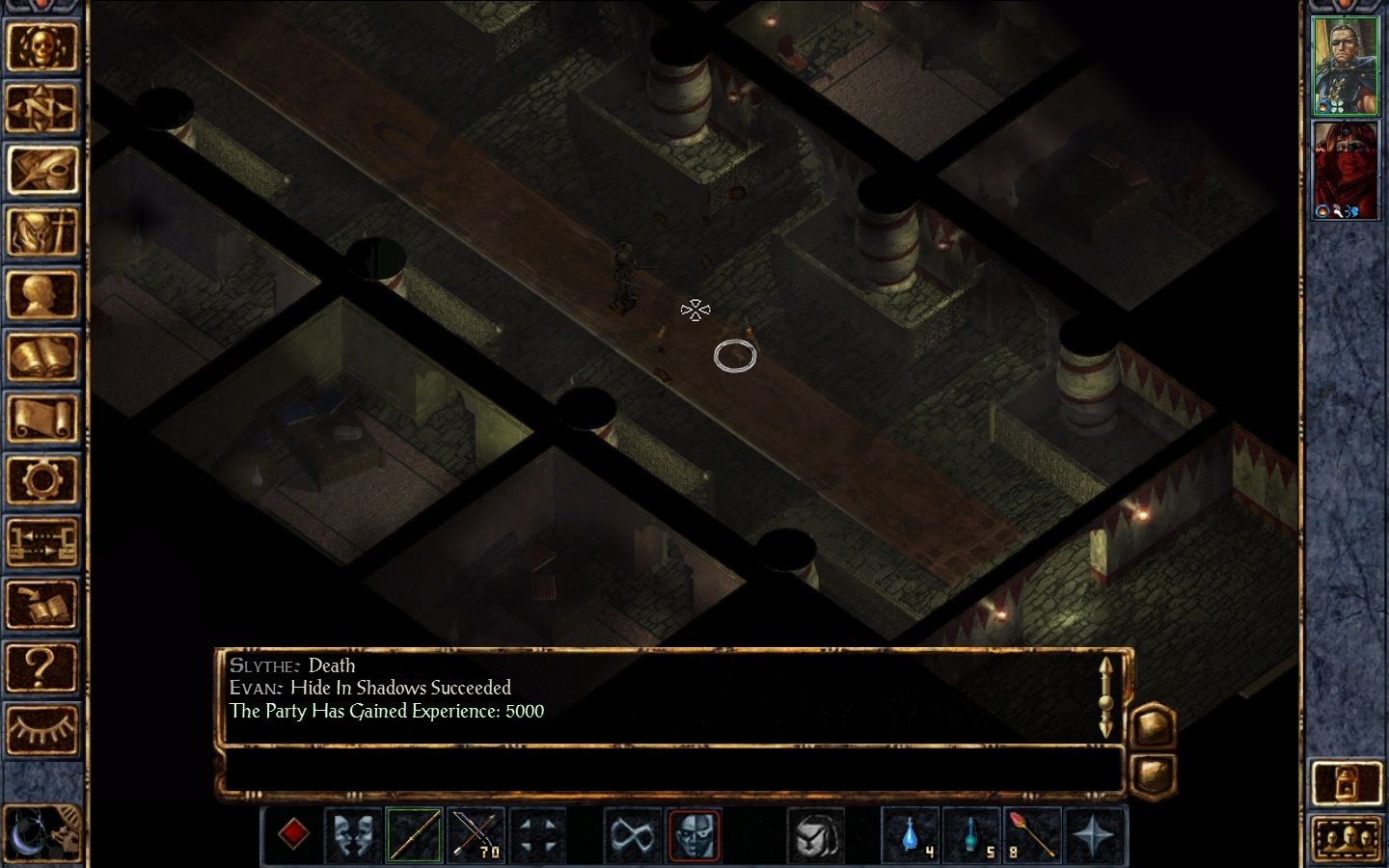Viewport: 1389px width, 868px height.
Task: Open the options gear button
Action: (x=41, y=480)
